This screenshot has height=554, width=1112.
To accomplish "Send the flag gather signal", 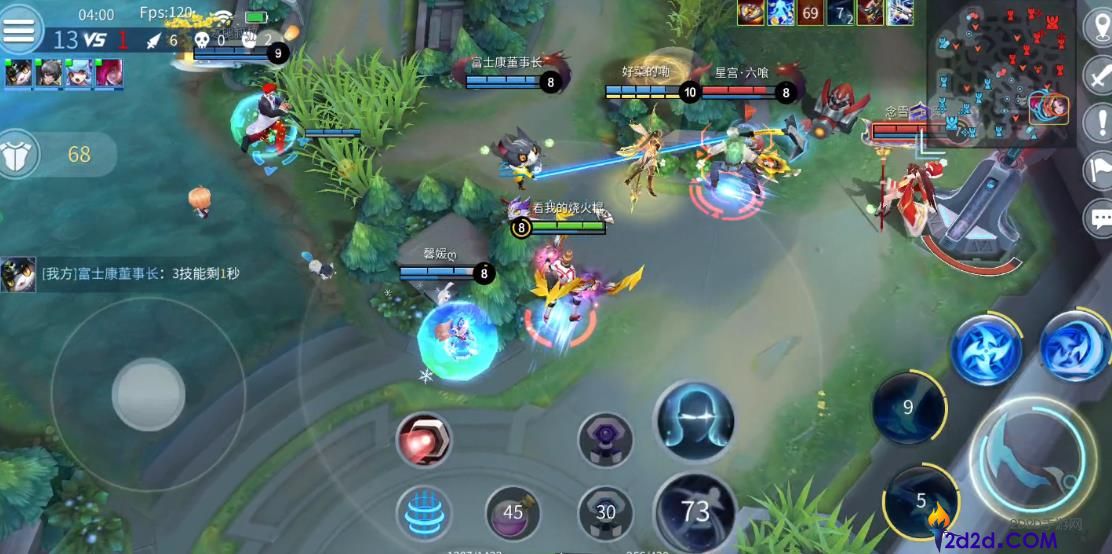I will (x=1099, y=170).
